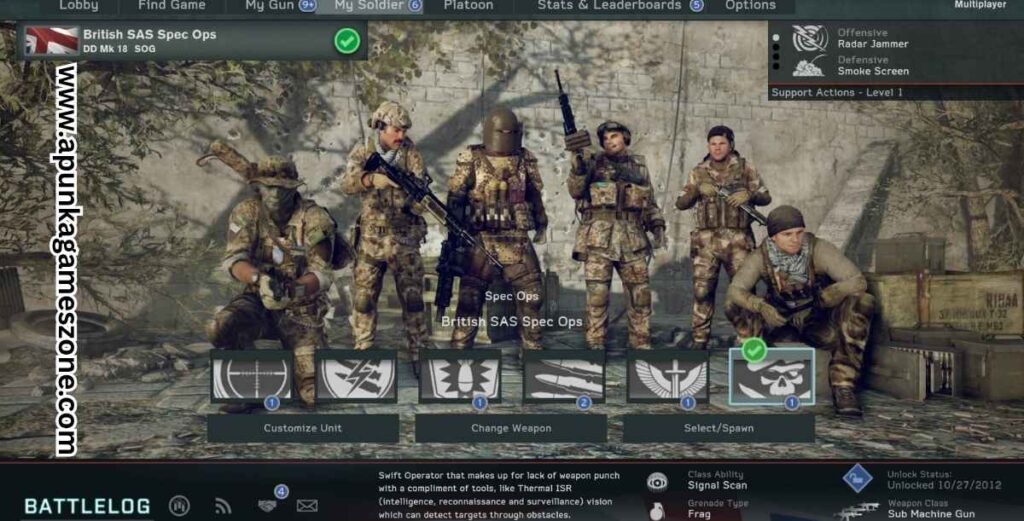Open the handshake friend requests icon
The height and width of the screenshot is (521, 1024).
[267, 505]
